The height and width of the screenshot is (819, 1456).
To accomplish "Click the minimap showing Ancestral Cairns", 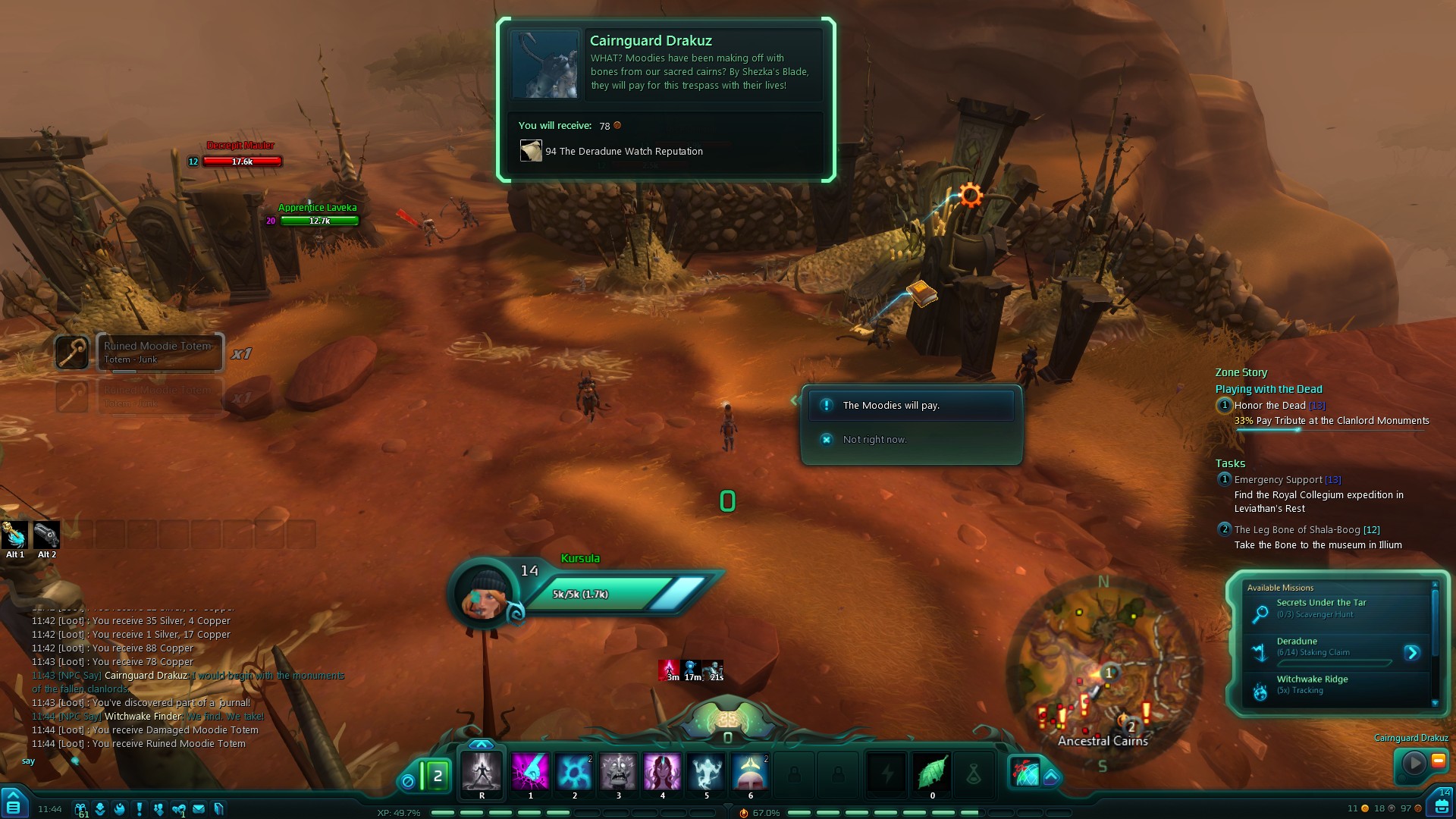I will [1103, 675].
